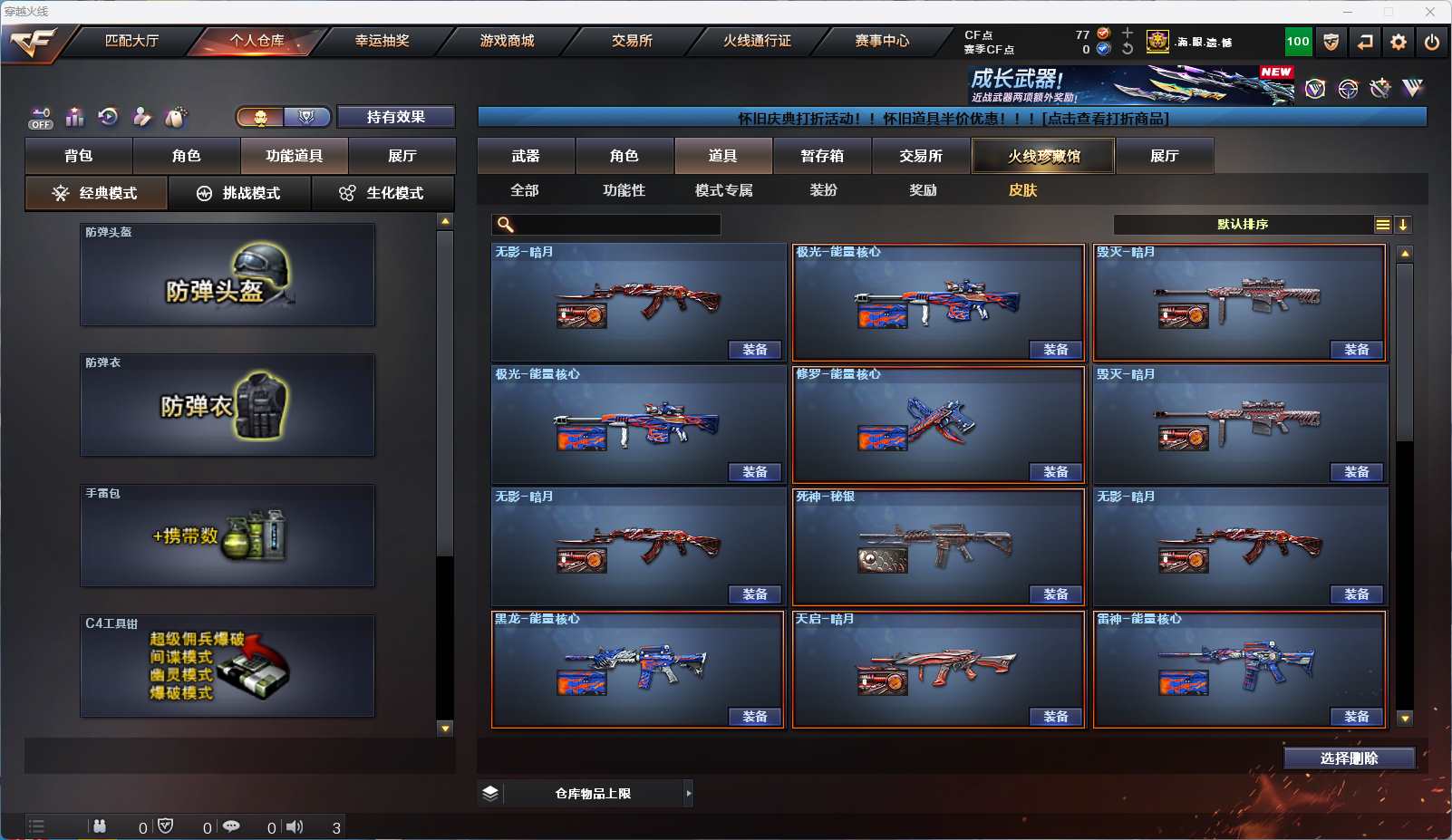Open the 幸运抽奖 lucky draw page

[382, 41]
